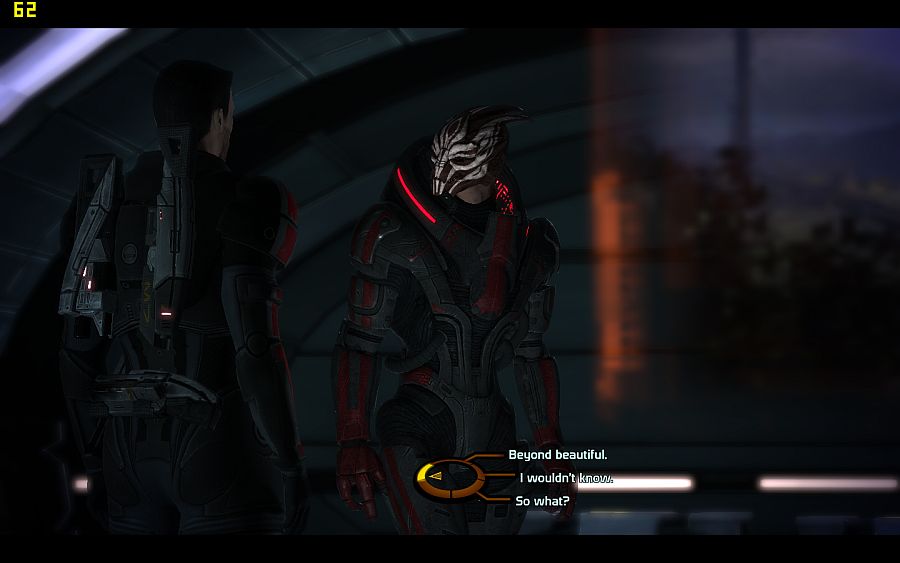Select the "I wouldn't know." response
Viewport: 900px width, 563px height.
coord(565,478)
